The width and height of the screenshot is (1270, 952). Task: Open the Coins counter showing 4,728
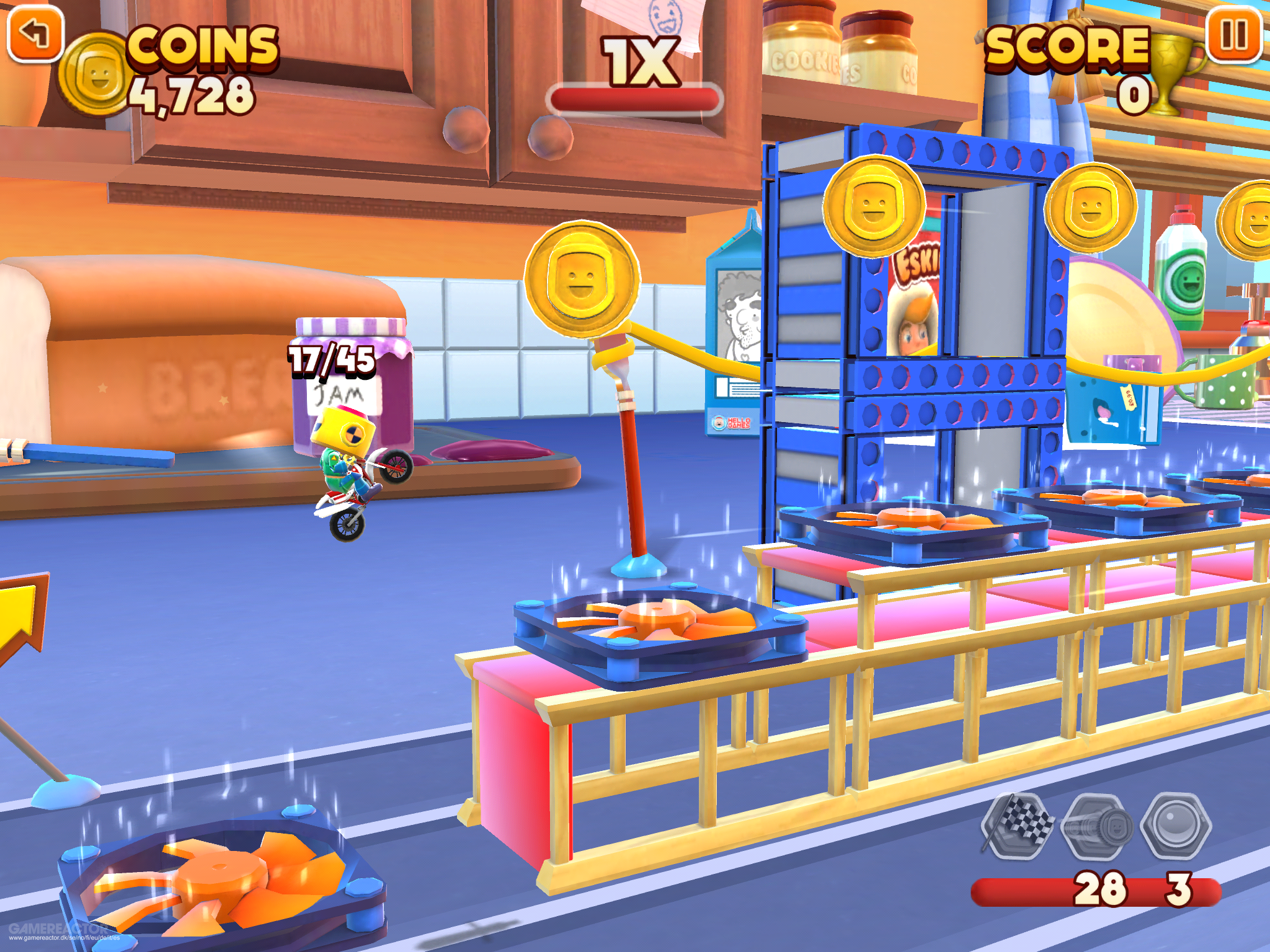(x=198, y=68)
